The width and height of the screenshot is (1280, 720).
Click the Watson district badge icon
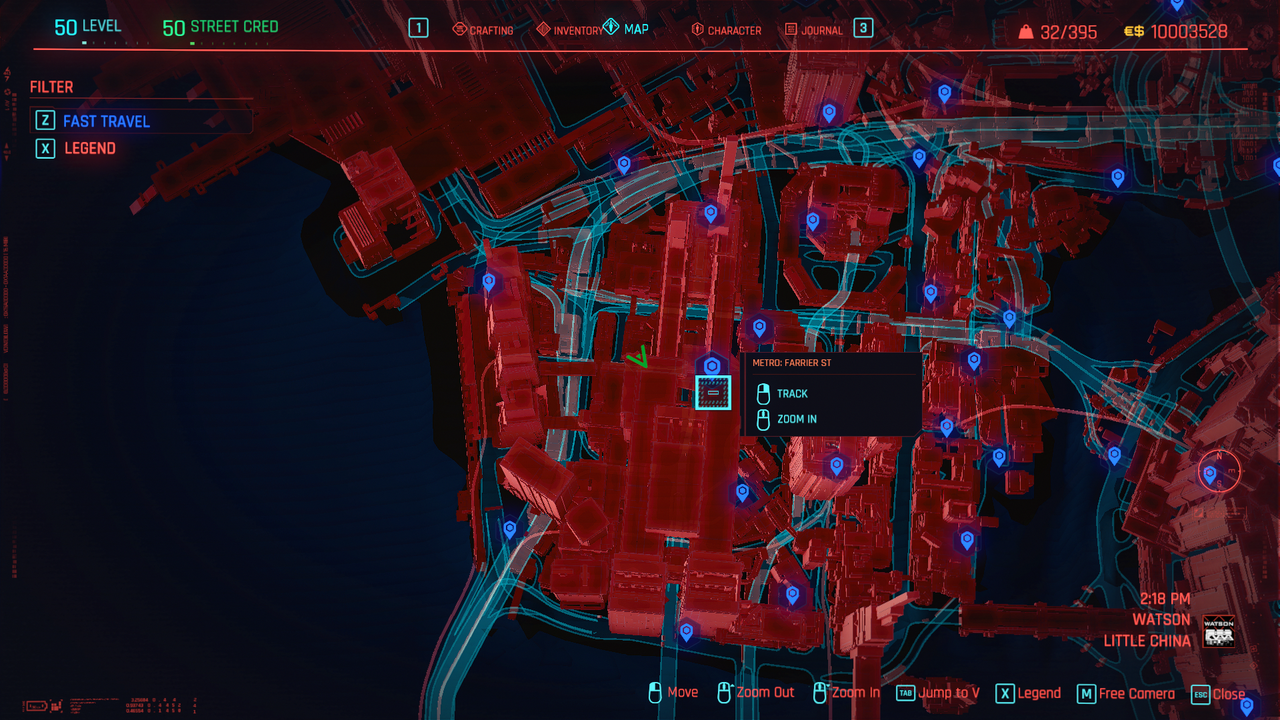[1219, 632]
